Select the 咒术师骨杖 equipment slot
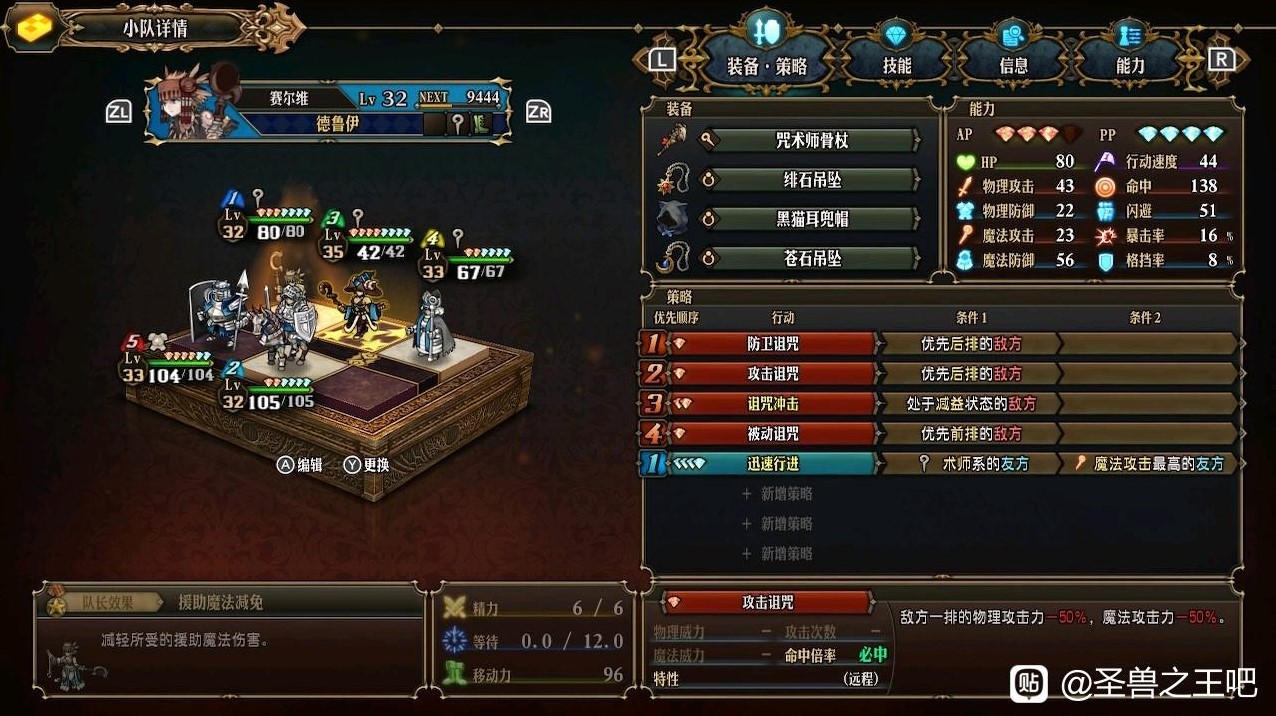 [x=812, y=141]
